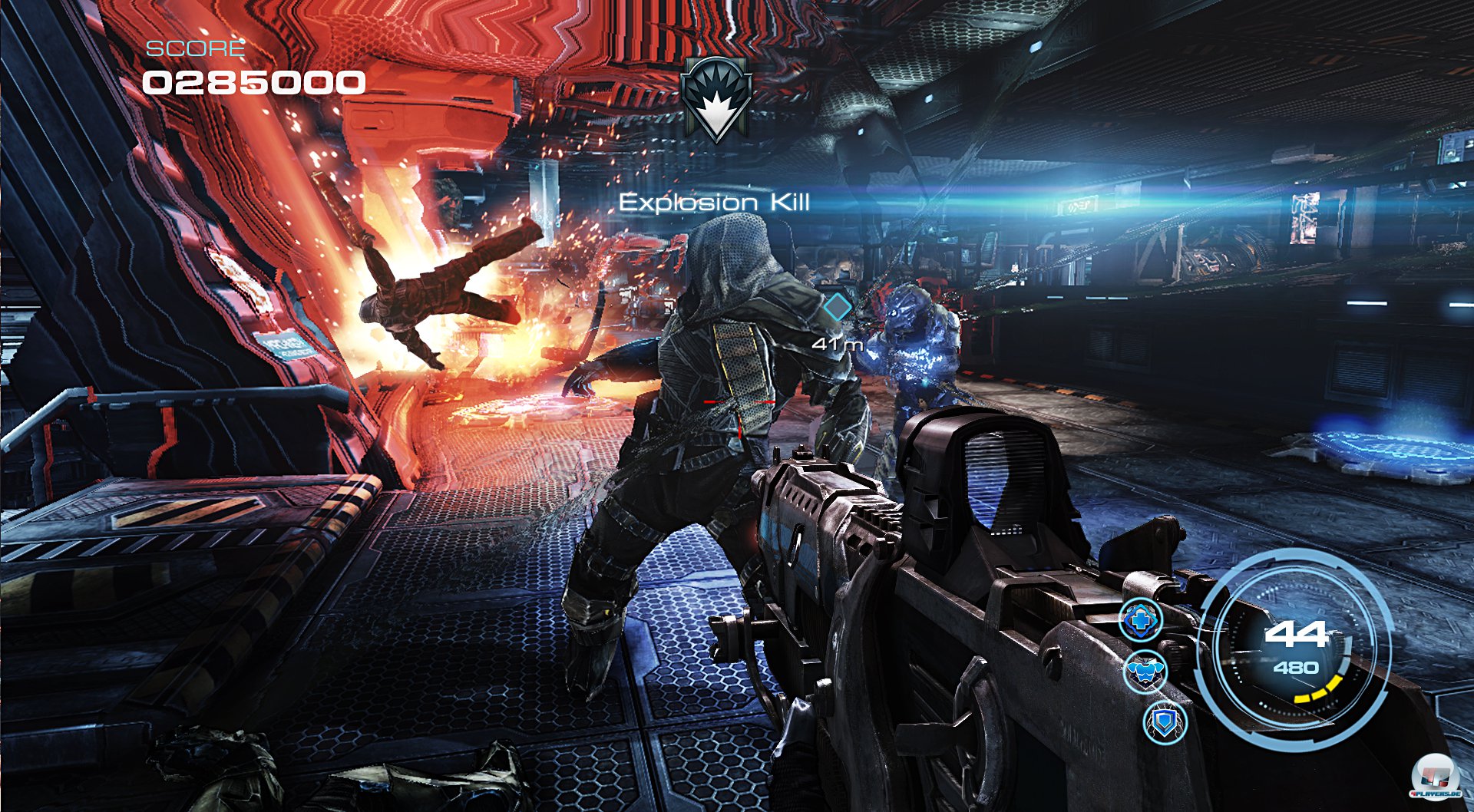
Task: Click the diamond waypoint marker at 41 m
Action: pyautogui.click(x=838, y=307)
